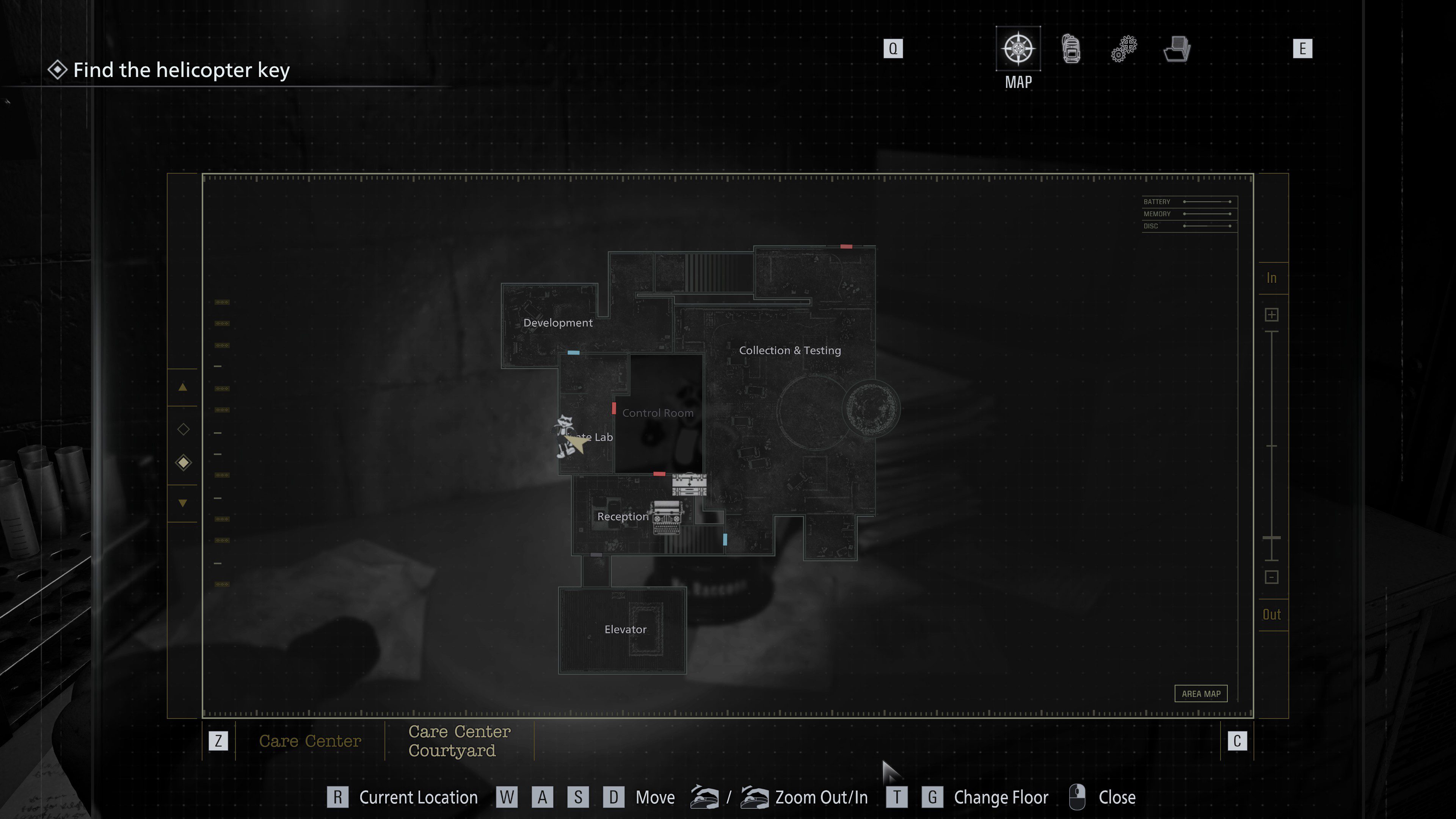This screenshot has width=1456, height=819.
Task: Open the backpack inventory icon
Action: [1071, 49]
